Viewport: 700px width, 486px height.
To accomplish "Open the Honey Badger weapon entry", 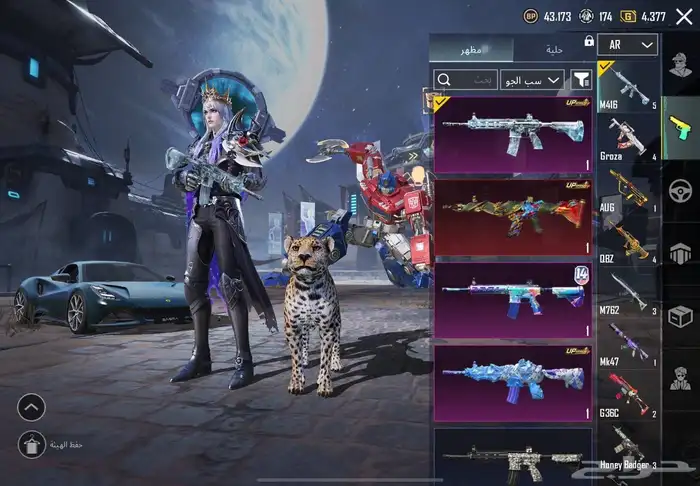I will [629, 446].
